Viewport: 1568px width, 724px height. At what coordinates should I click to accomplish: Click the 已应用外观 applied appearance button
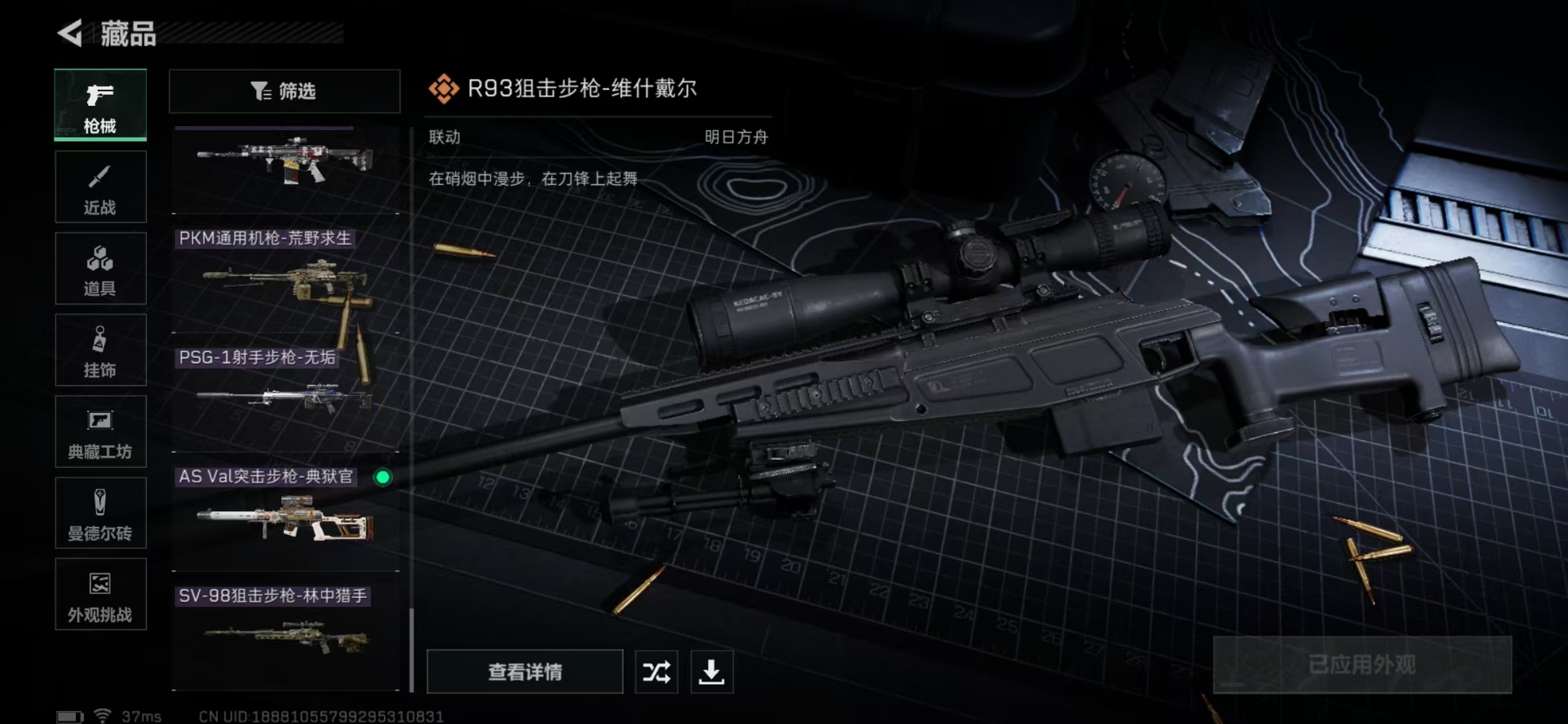point(1362,665)
